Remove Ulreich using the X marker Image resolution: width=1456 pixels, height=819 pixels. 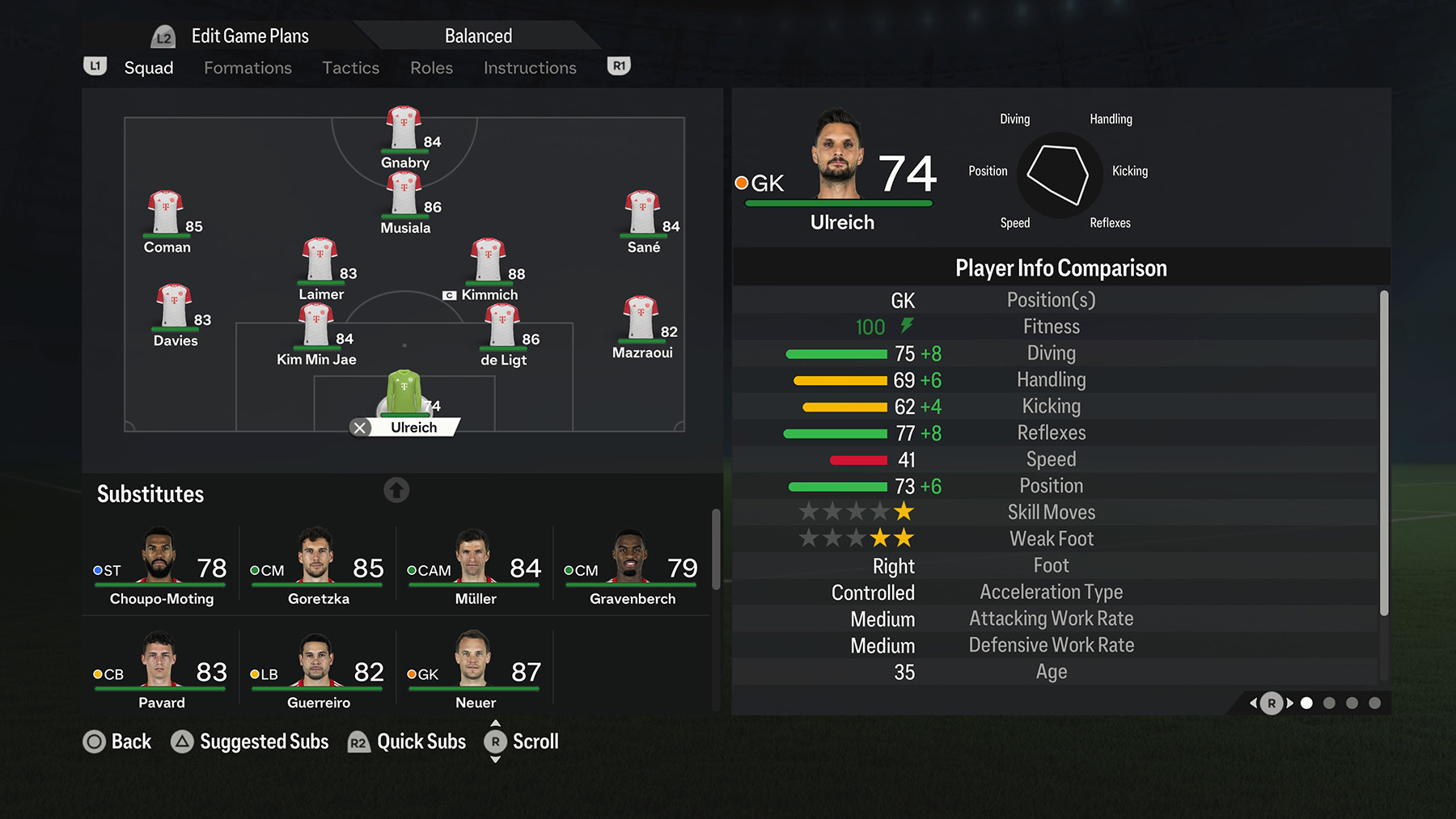click(360, 427)
